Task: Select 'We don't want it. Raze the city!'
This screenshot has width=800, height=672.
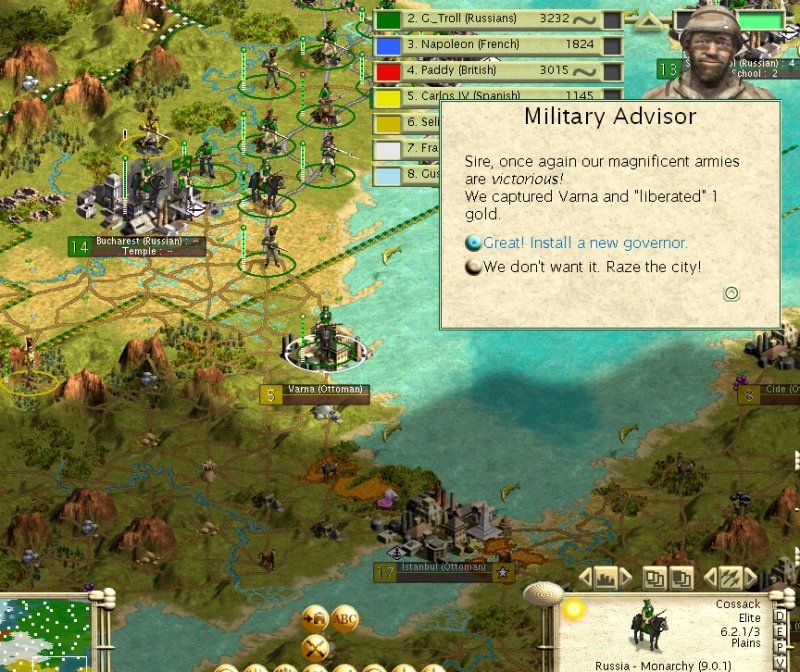Action: (x=591, y=267)
